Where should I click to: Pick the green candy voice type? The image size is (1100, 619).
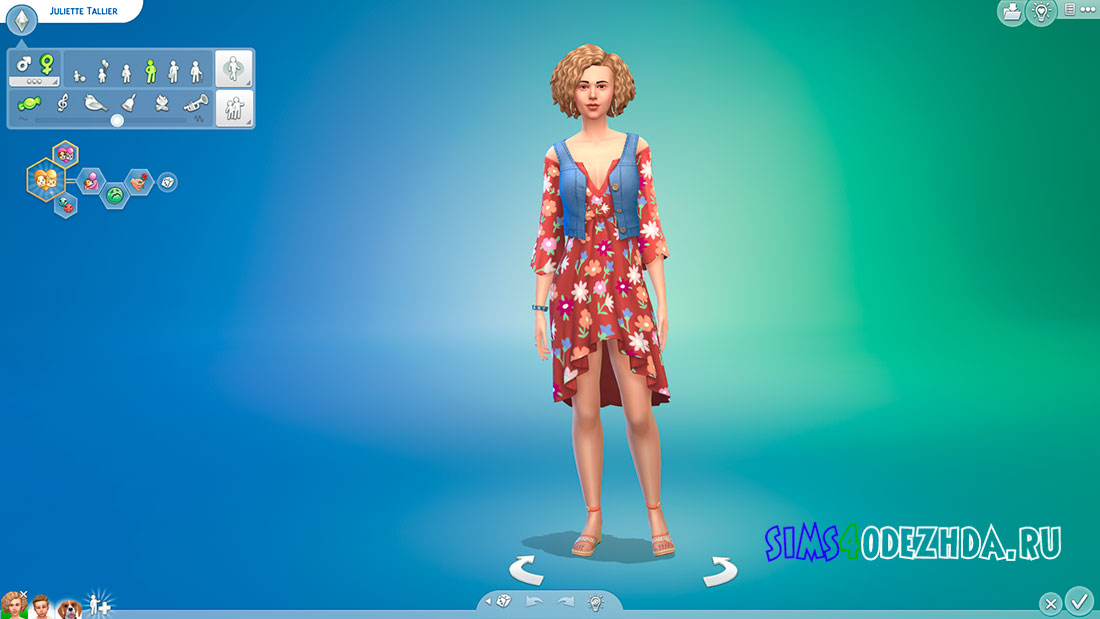click(29, 103)
